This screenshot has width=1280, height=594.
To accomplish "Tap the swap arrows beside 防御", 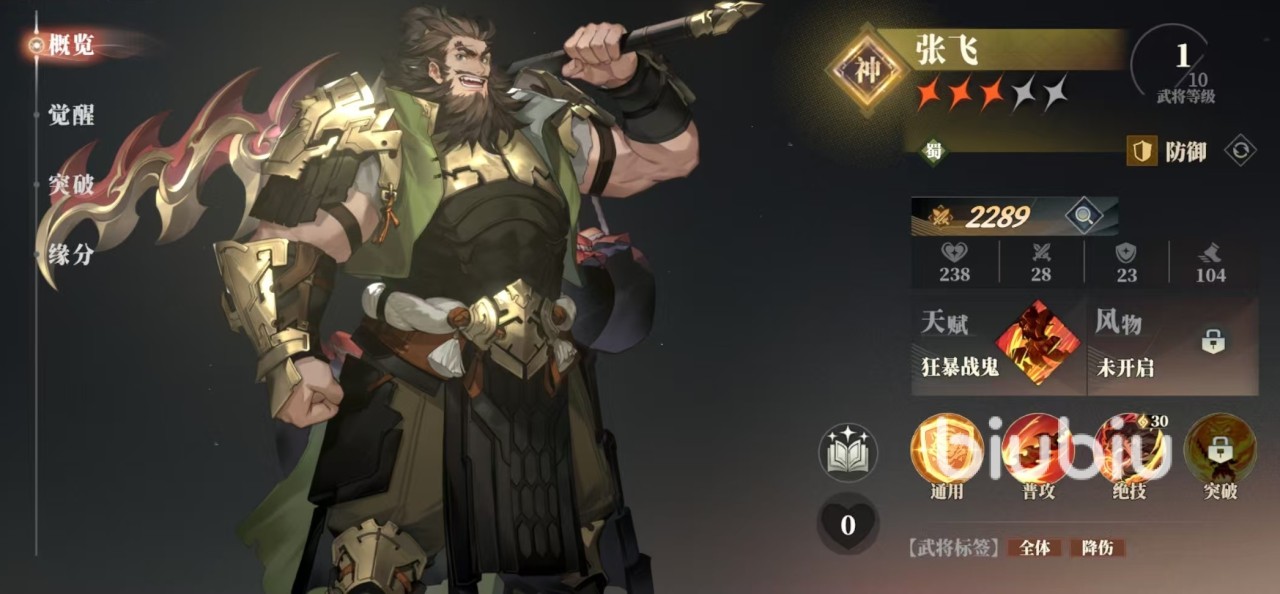I will pos(1241,151).
